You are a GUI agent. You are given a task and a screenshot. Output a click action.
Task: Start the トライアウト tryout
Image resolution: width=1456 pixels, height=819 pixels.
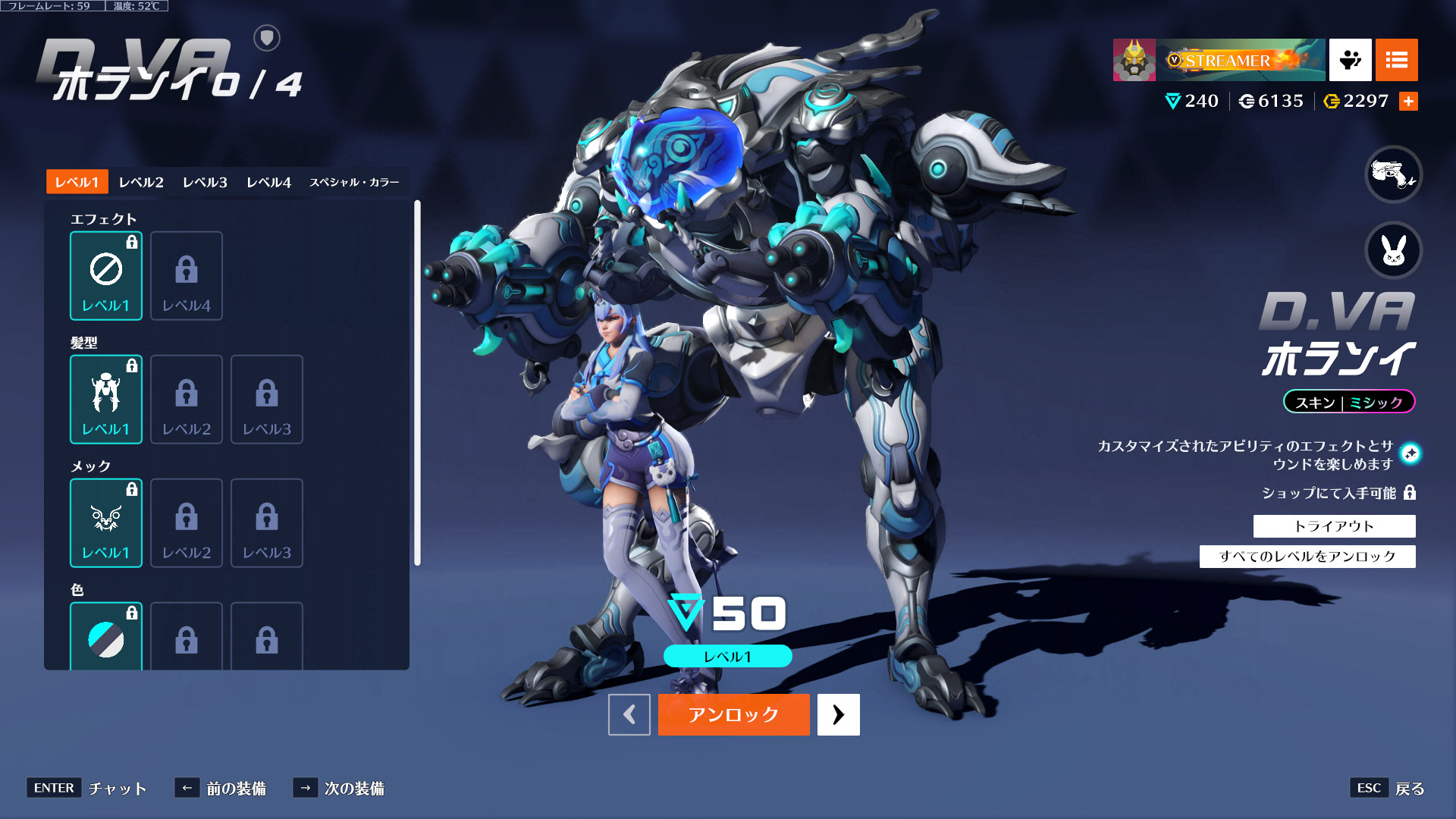(1334, 526)
